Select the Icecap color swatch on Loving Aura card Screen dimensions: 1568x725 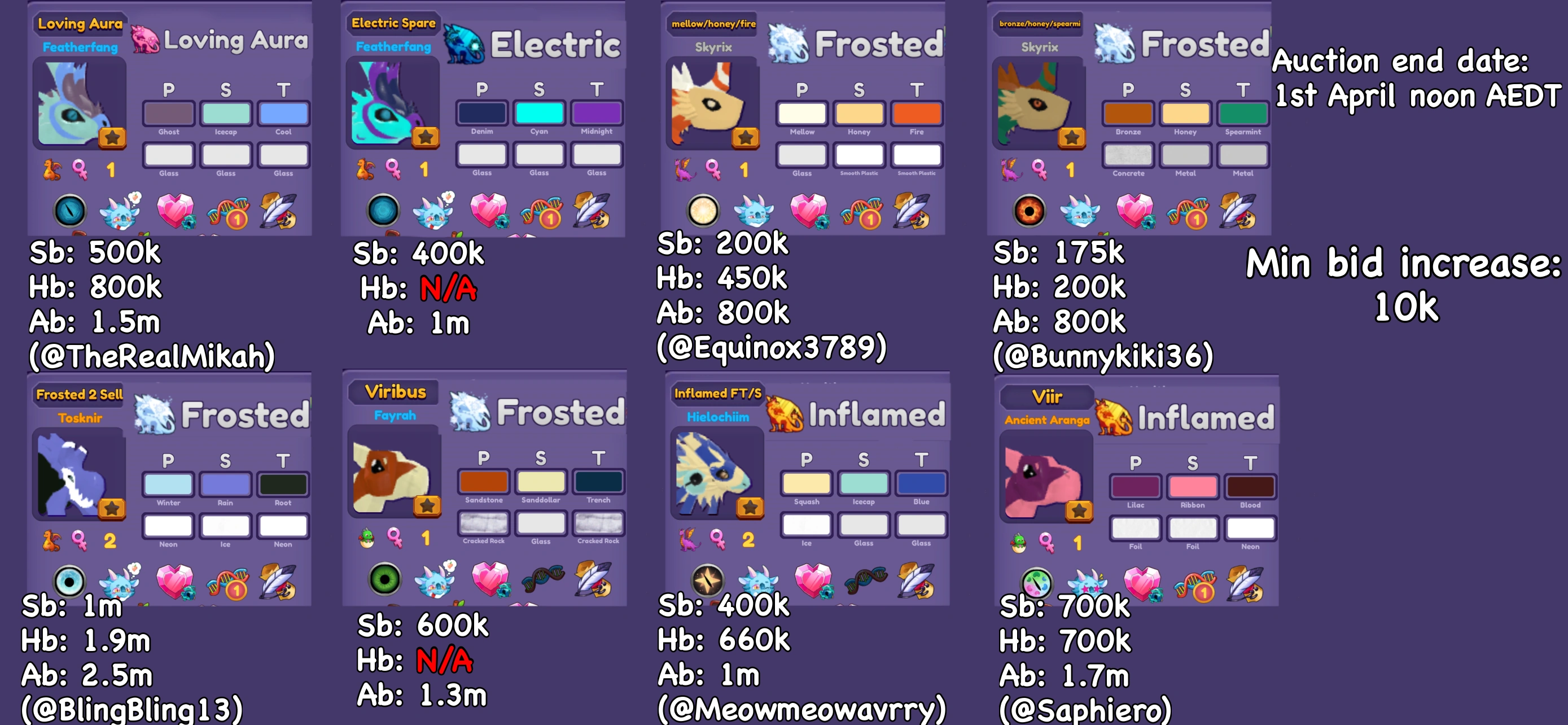click(x=226, y=113)
